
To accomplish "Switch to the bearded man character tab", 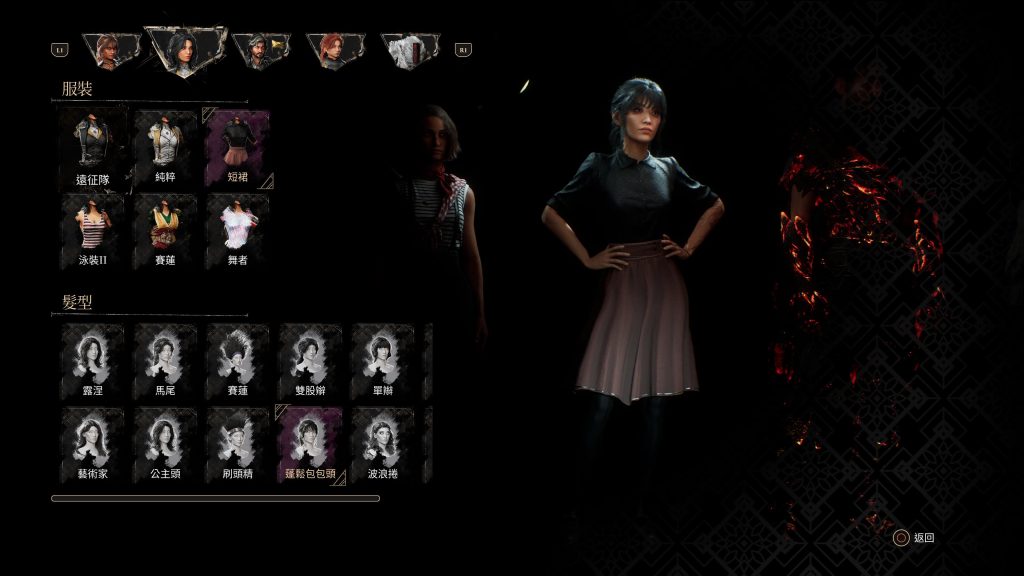I will point(260,50).
